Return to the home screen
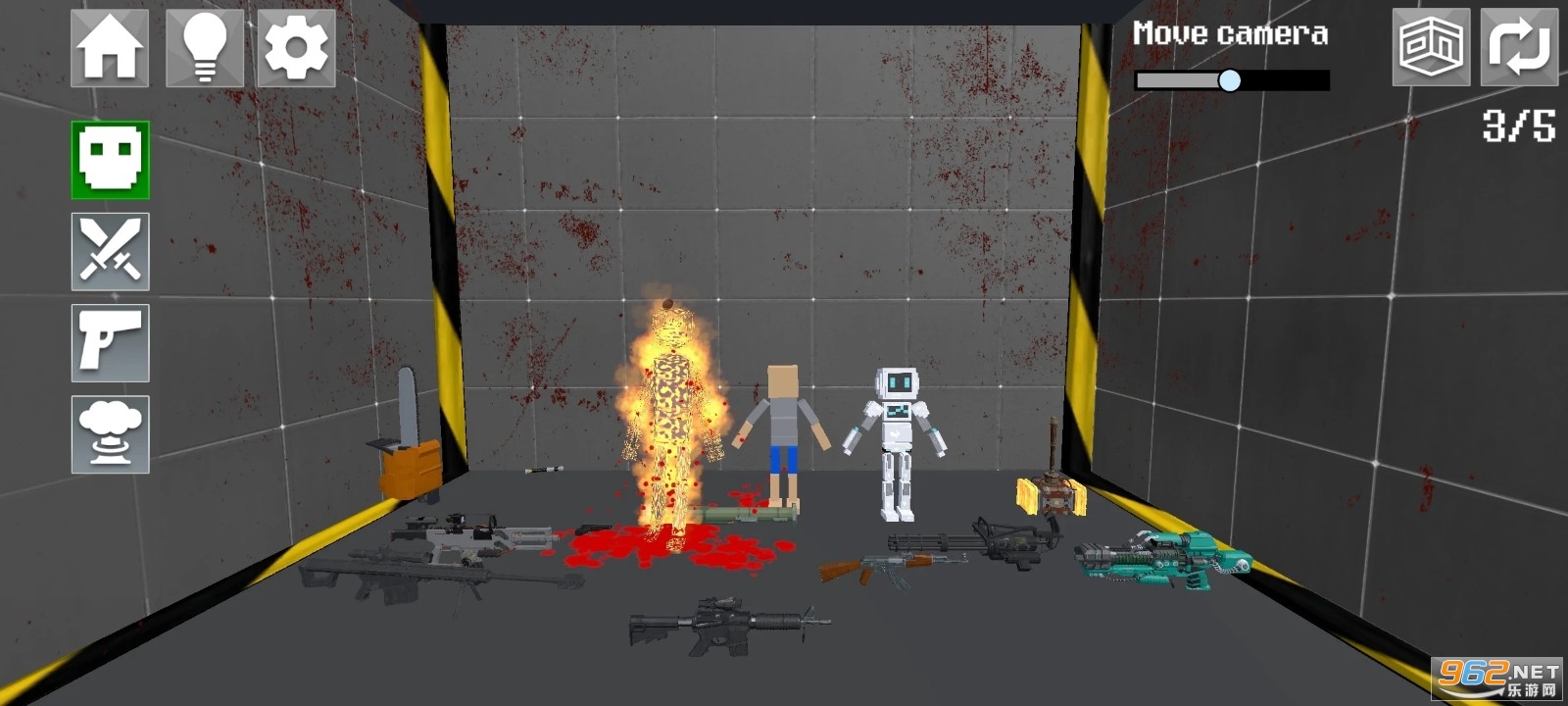The image size is (1568, 706). click(109, 47)
